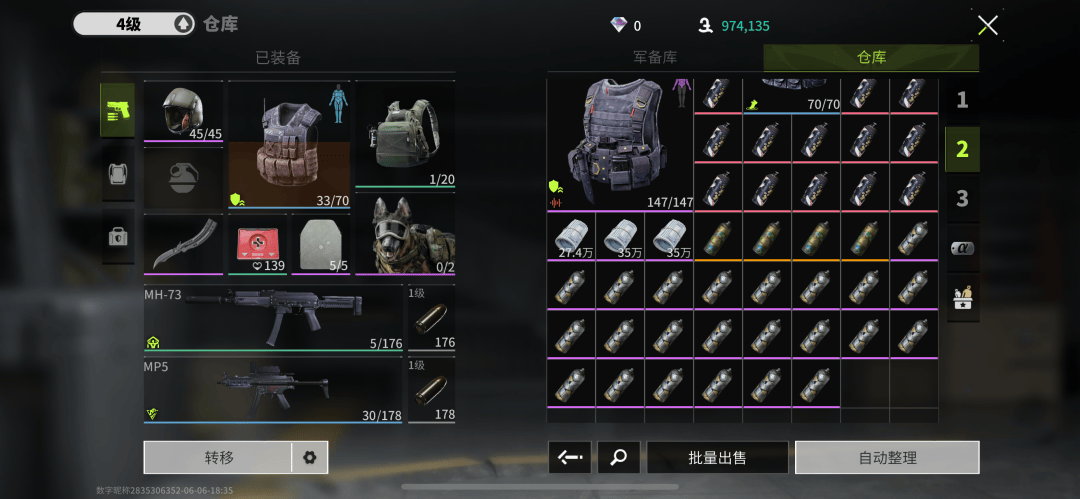Choose the pistol icon equipment category
The image size is (1080, 499).
pos(118,111)
